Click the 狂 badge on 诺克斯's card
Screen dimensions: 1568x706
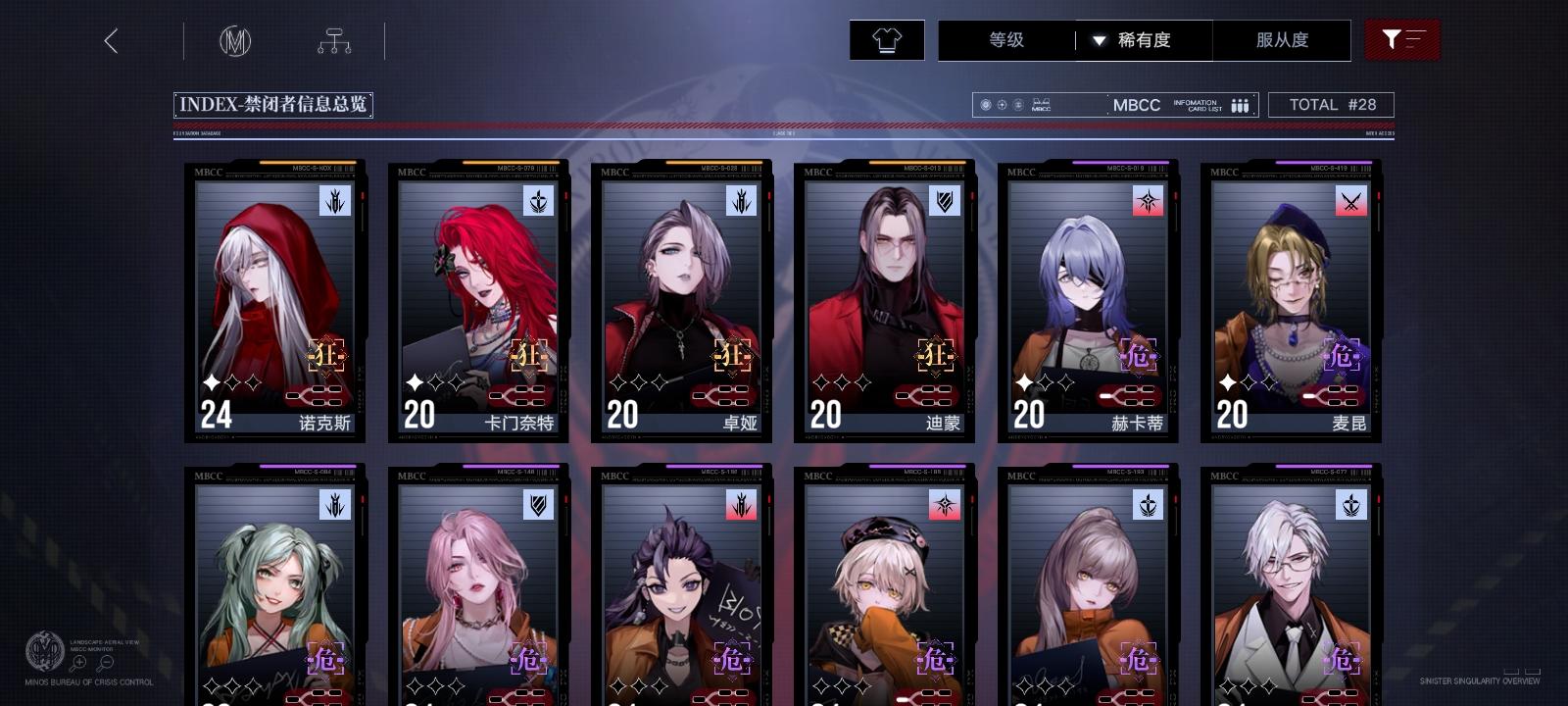coord(327,356)
